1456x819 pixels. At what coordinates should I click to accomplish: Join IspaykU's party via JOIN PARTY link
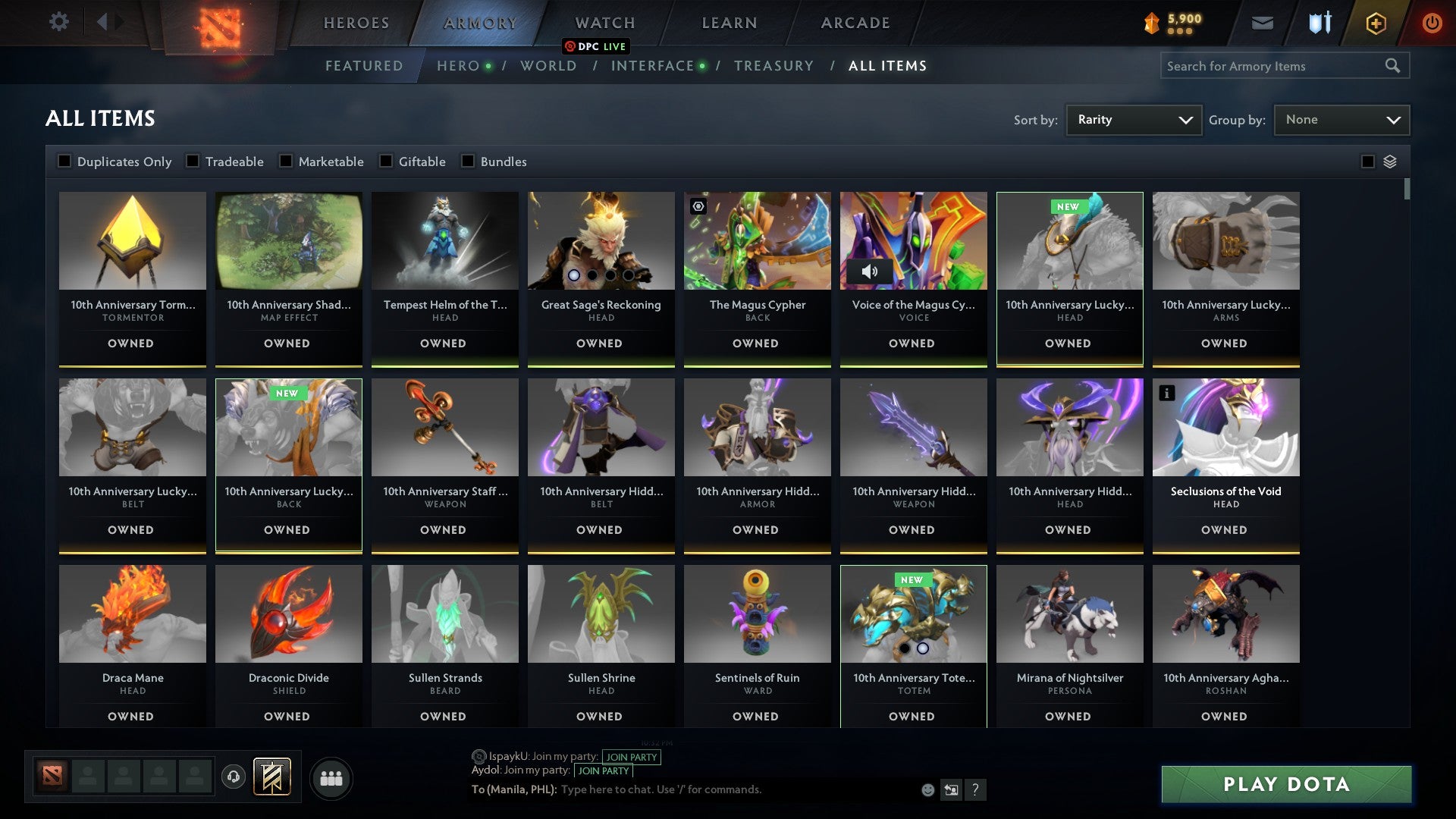click(632, 757)
